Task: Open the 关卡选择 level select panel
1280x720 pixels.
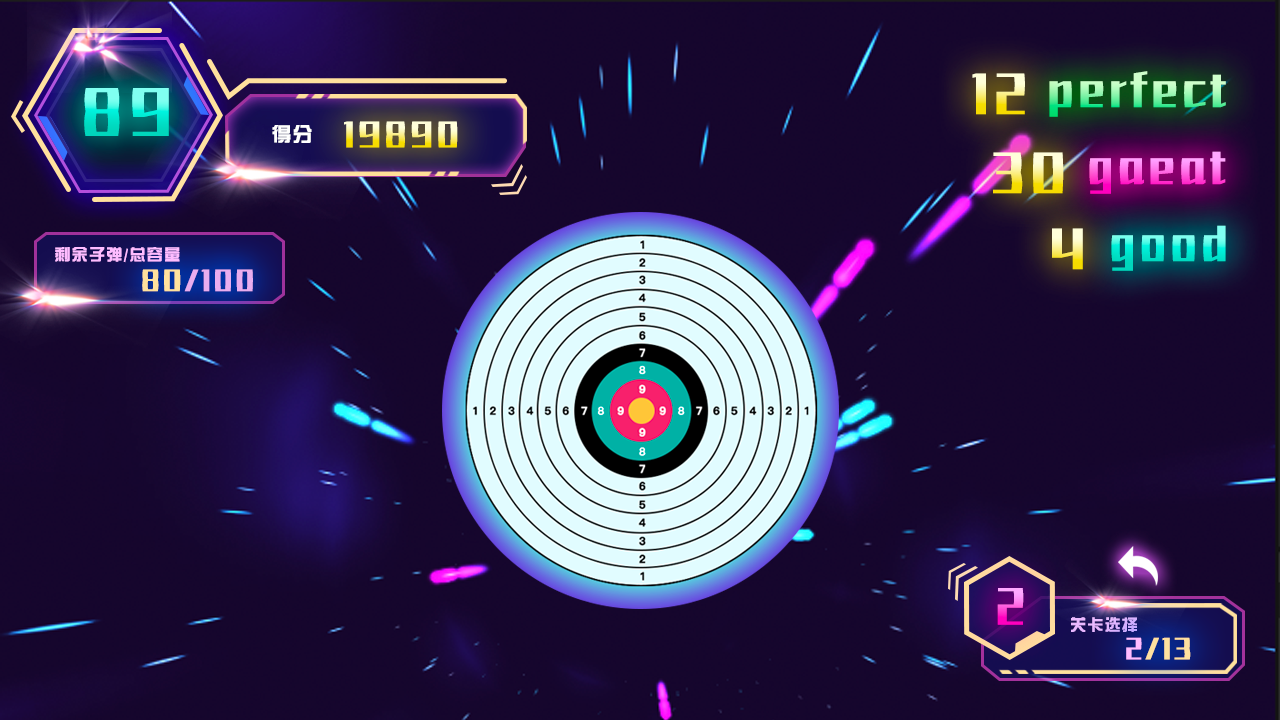Action: click(1132, 638)
